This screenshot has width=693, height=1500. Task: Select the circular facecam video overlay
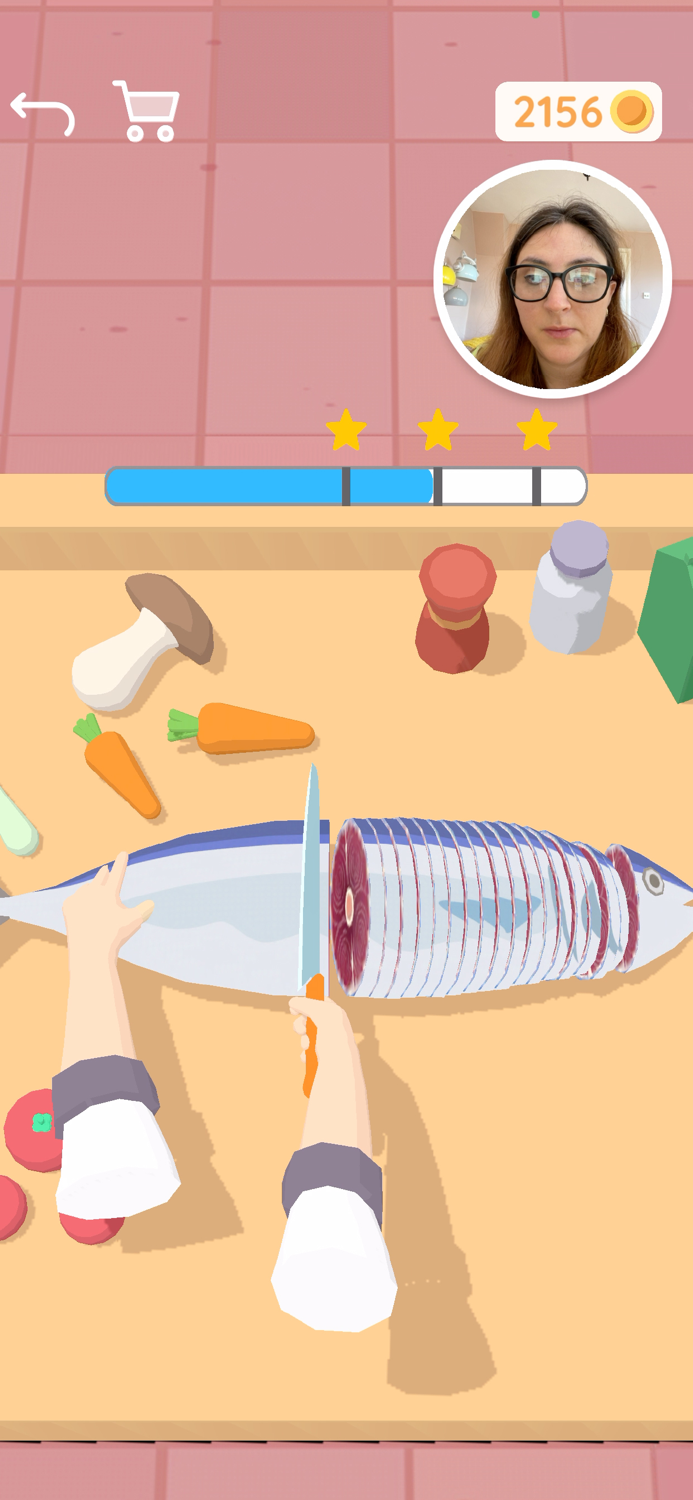(x=553, y=279)
